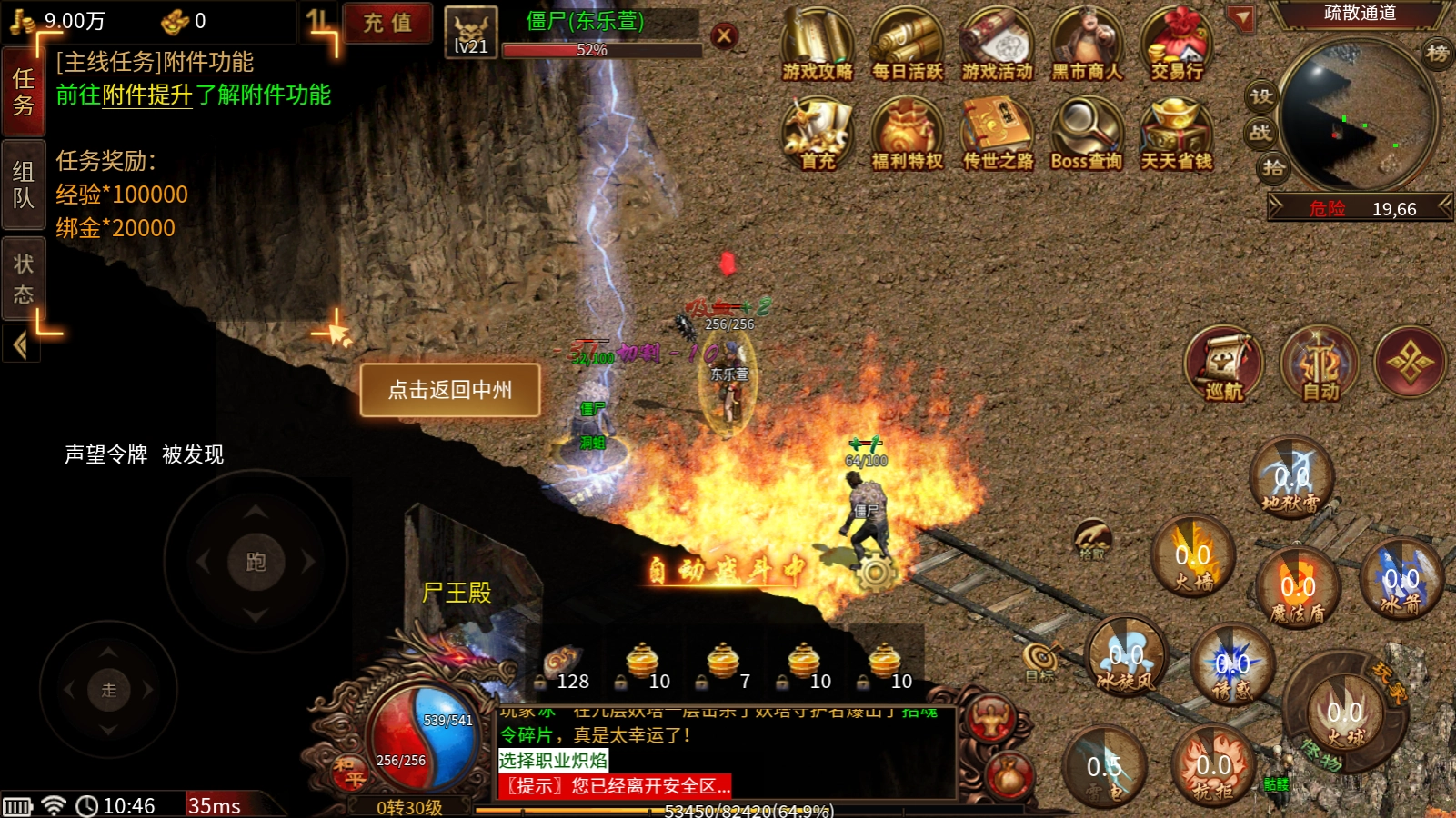Open 每日活跃 daily activity
Viewport: 1456px width, 818px height.
908,44
